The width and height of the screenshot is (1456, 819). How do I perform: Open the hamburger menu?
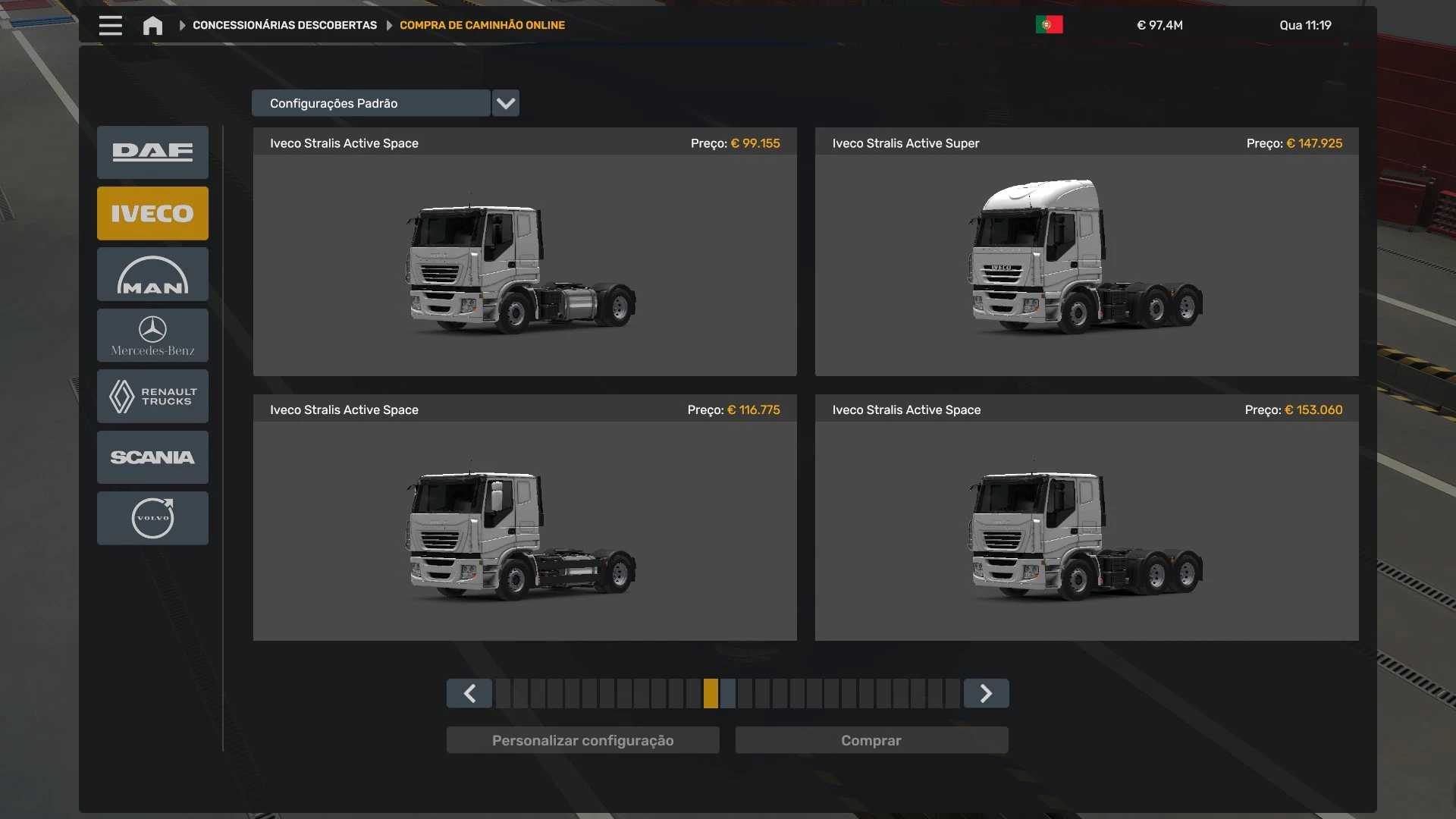(x=110, y=25)
